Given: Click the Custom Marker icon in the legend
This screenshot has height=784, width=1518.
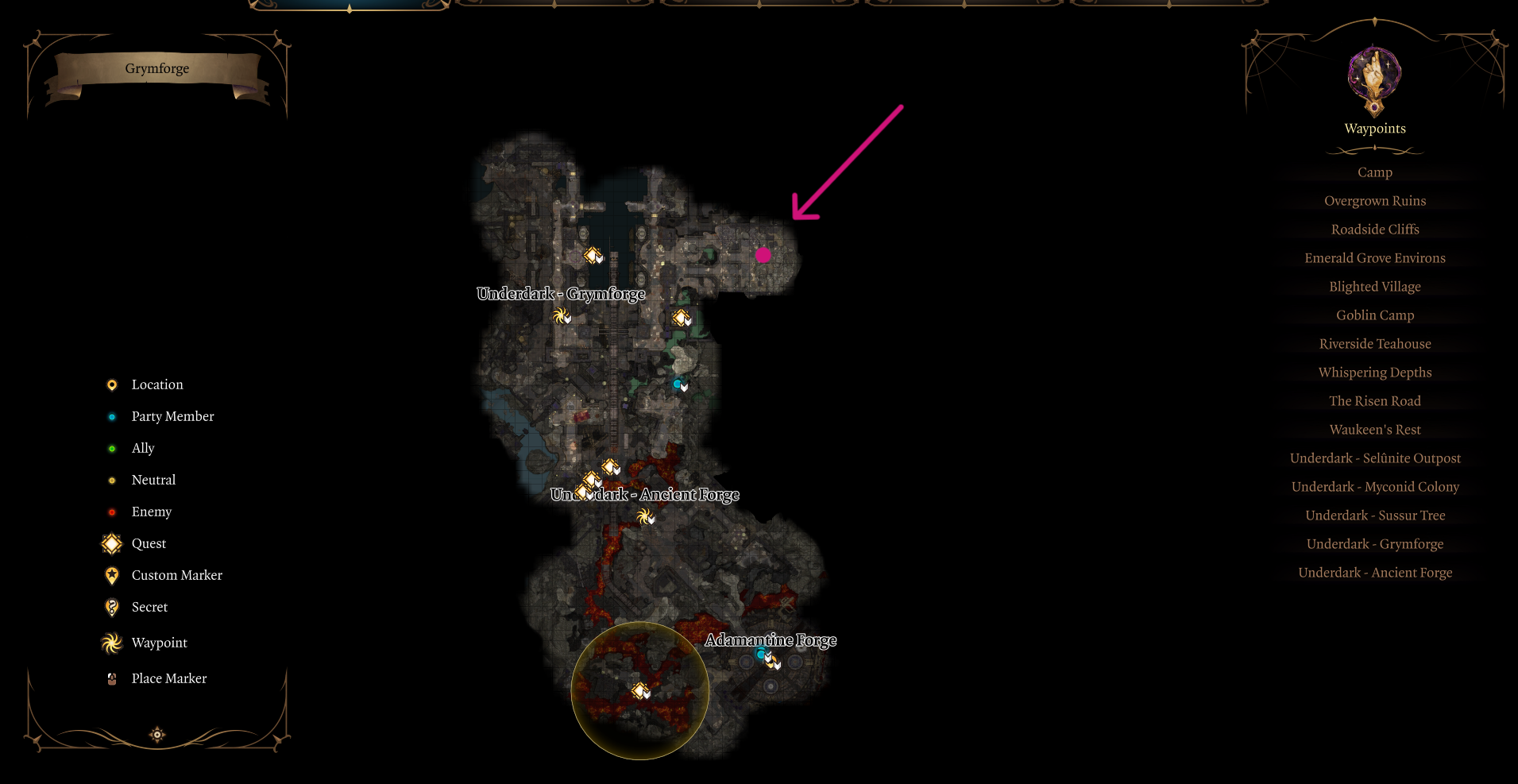Looking at the screenshot, I should coord(111,575).
